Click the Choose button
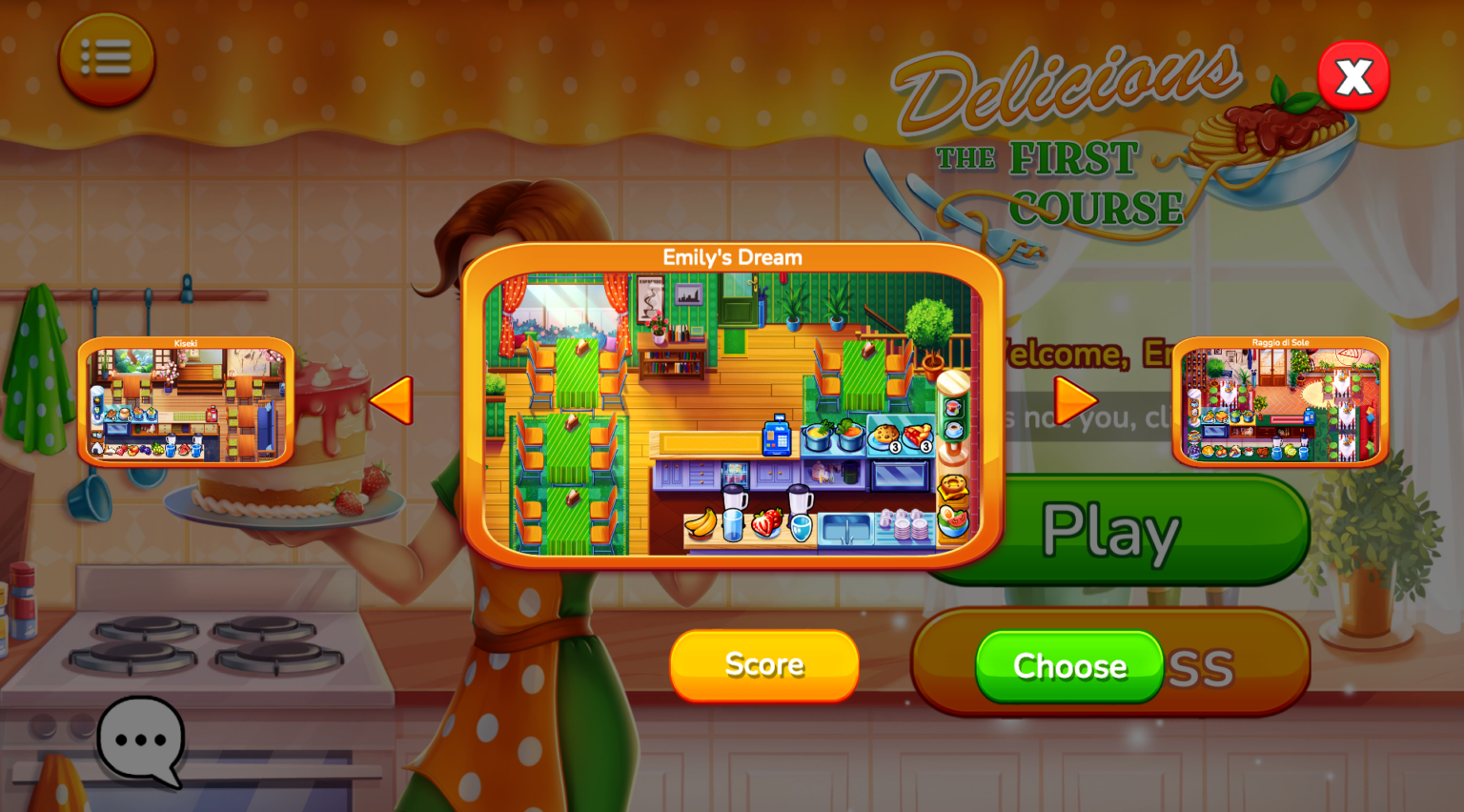The height and width of the screenshot is (812, 1464). pos(1067,667)
